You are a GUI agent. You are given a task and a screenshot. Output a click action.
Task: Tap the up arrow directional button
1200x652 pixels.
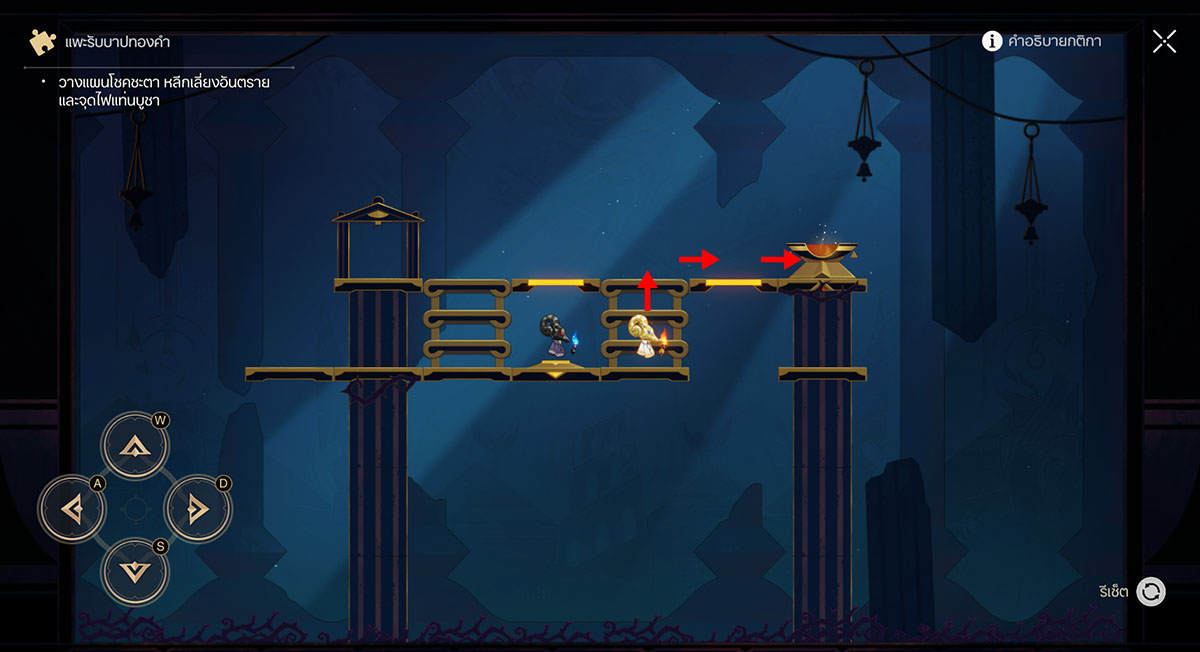(x=134, y=446)
